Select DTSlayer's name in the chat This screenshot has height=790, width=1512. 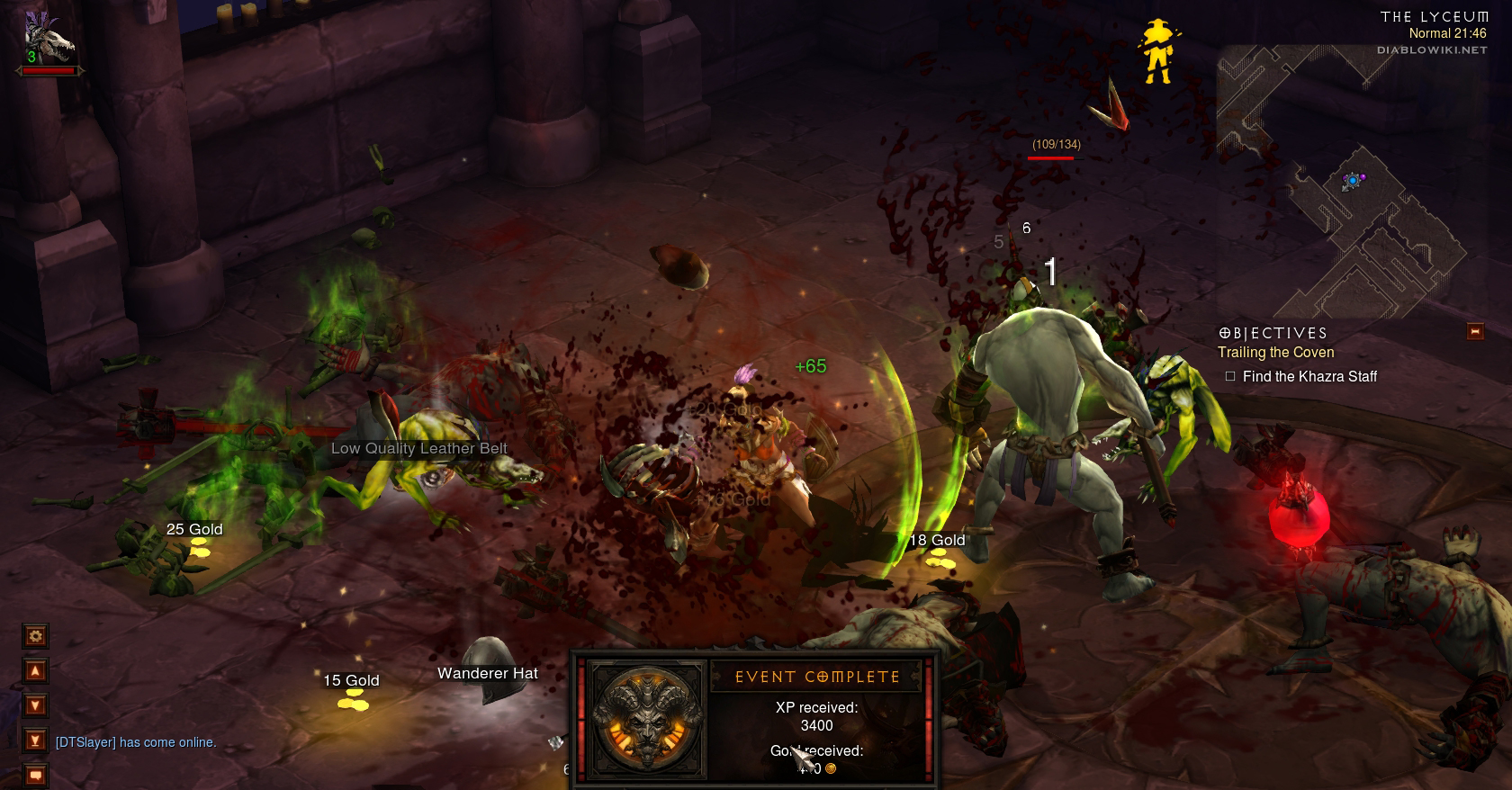click(85, 742)
